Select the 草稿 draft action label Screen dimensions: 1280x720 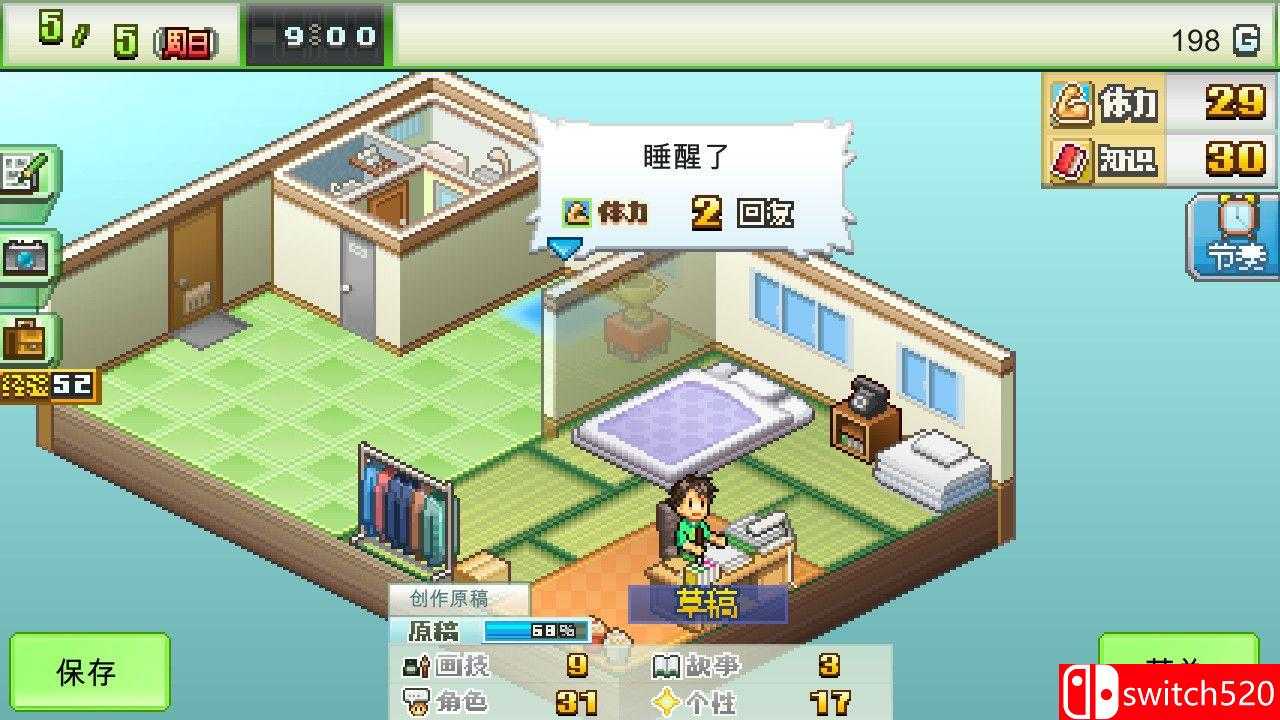coord(708,605)
